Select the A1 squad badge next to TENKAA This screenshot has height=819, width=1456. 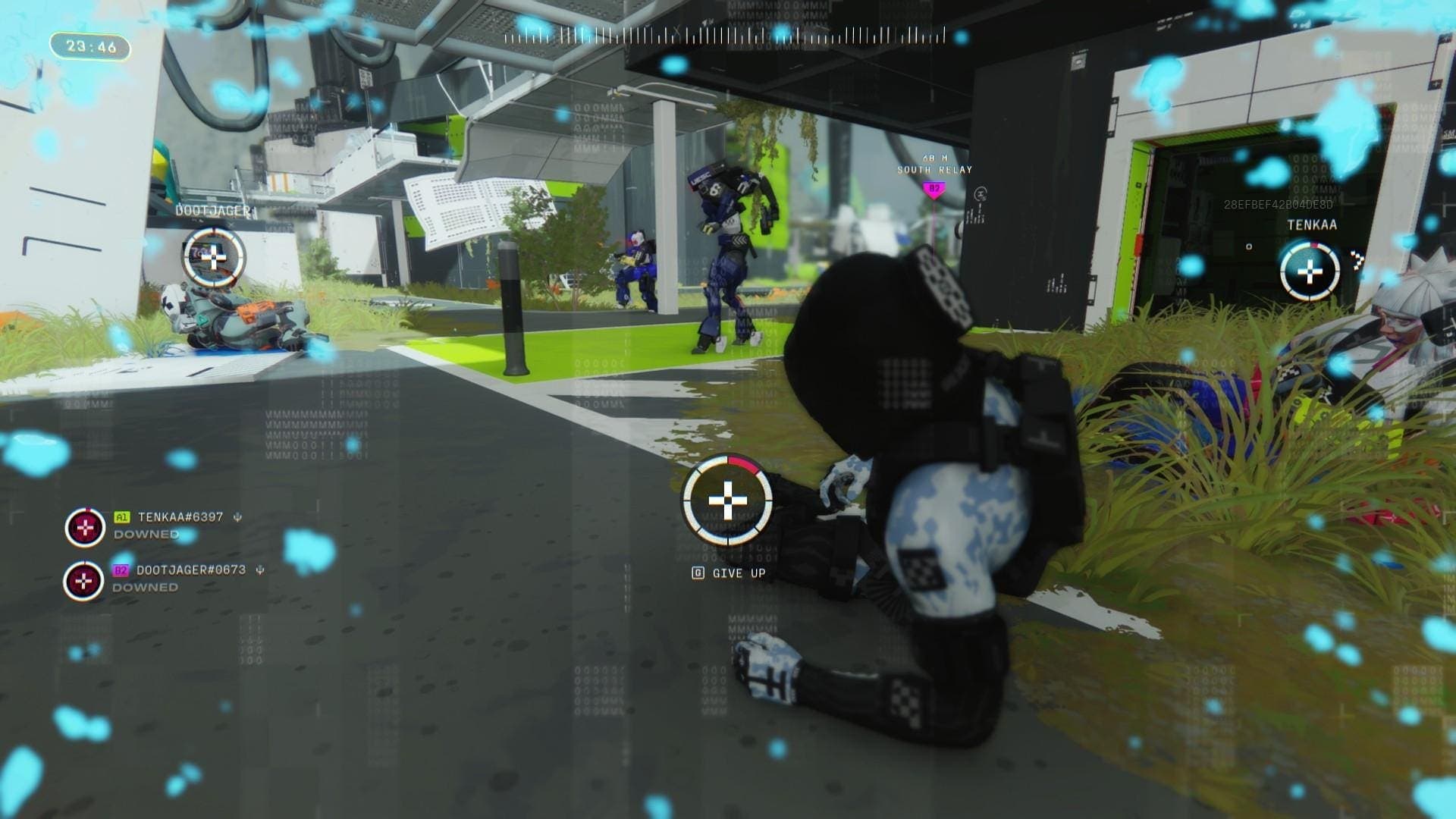point(121,516)
